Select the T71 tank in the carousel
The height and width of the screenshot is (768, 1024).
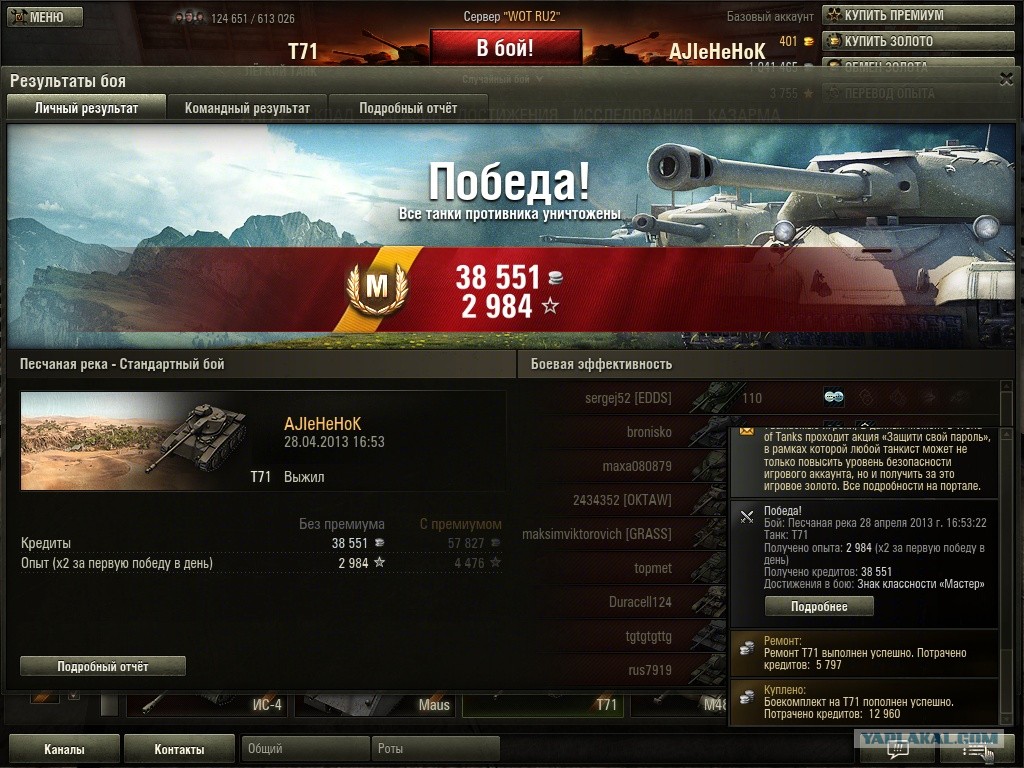click(x=543, y=705)
